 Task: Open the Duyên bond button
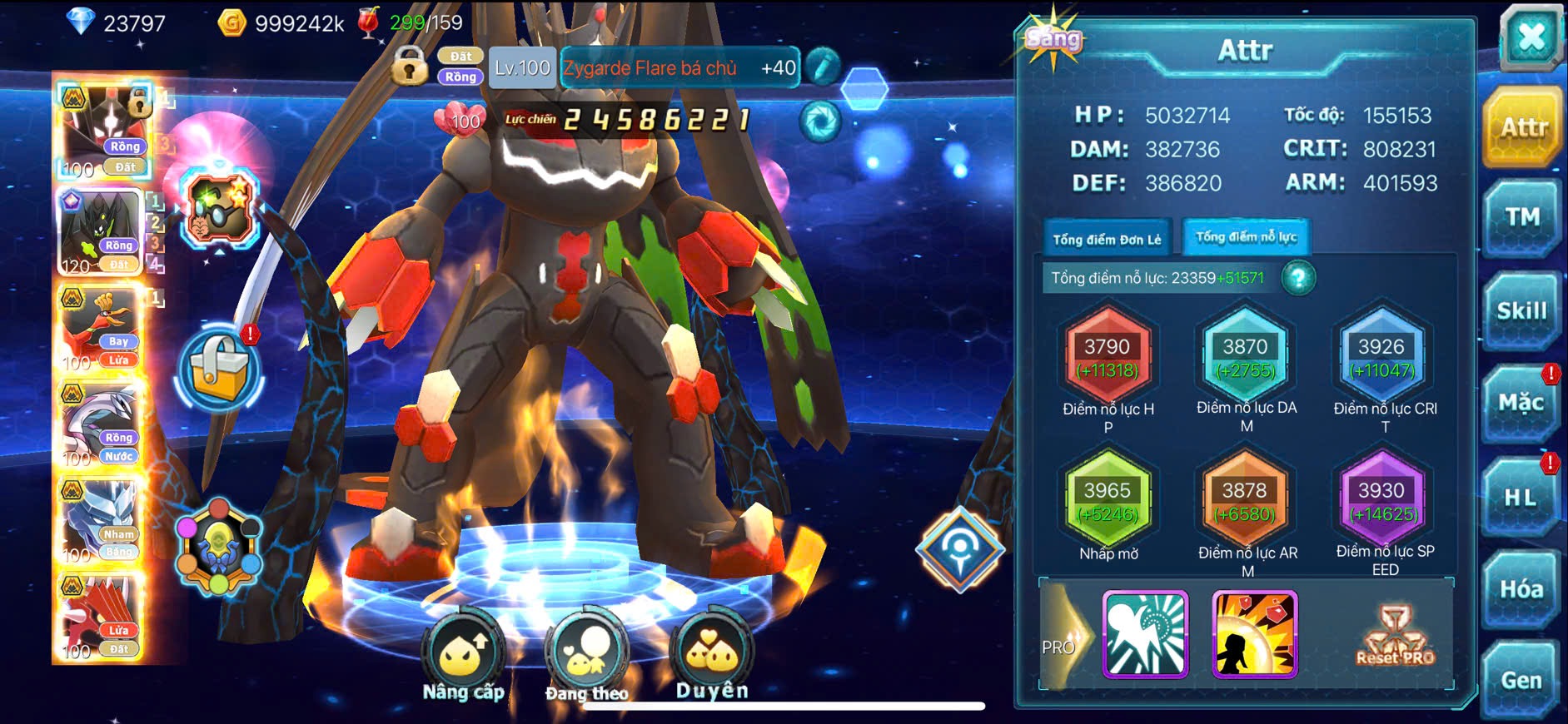(712, 656)
